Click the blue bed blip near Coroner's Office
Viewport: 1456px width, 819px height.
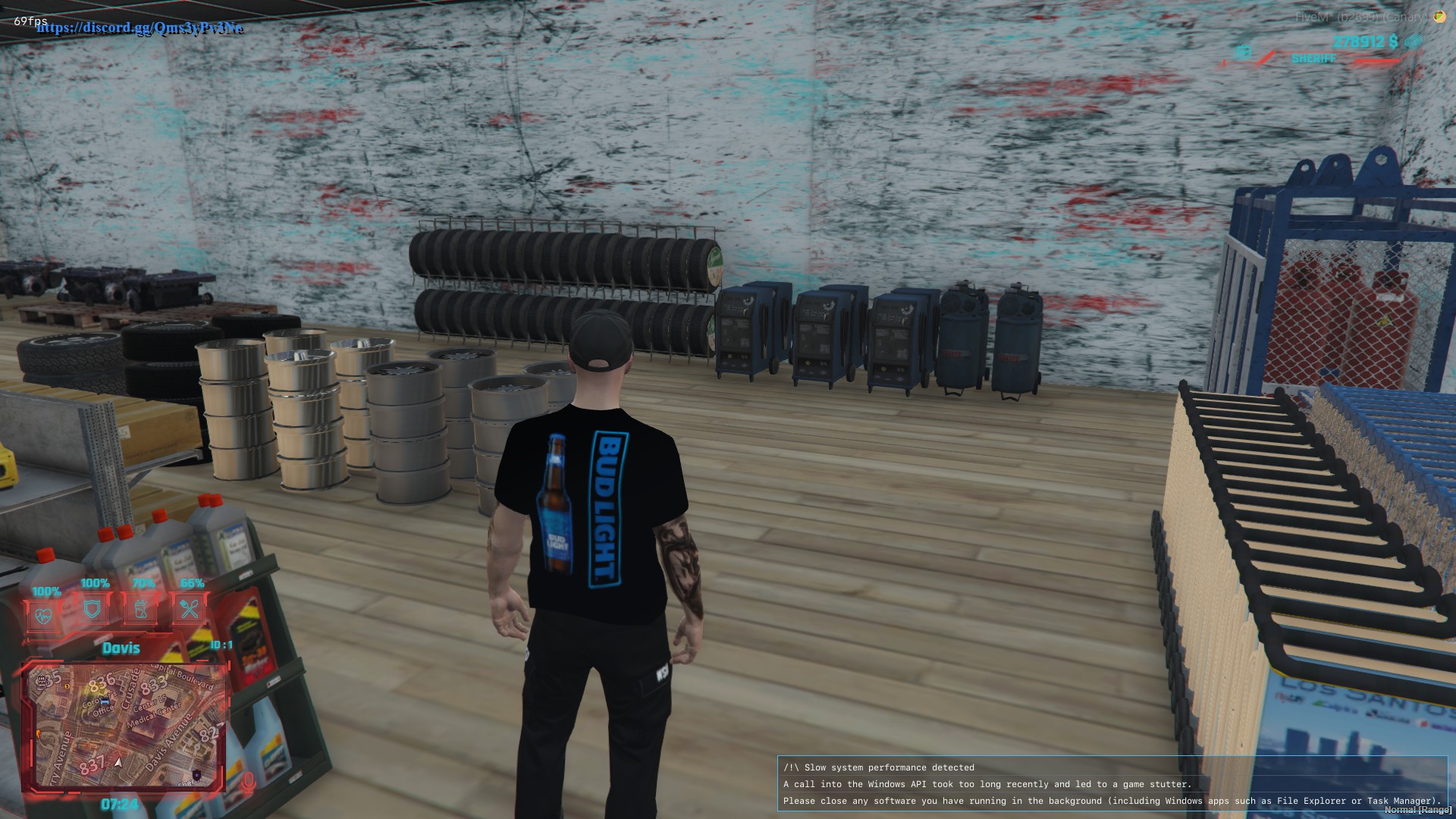105,702
